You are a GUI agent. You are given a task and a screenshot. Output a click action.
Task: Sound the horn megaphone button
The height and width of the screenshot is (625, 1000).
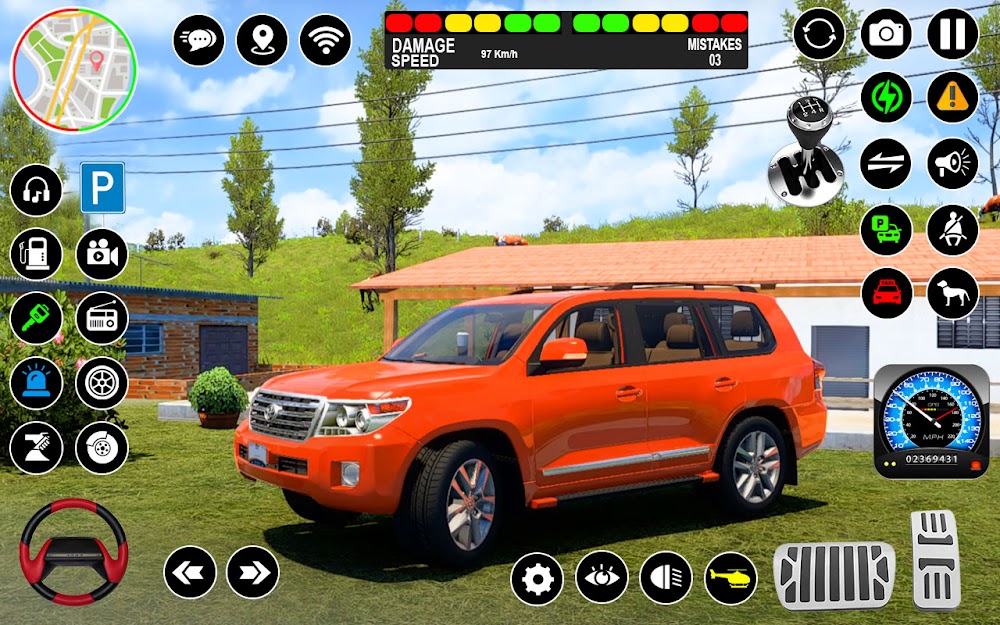coord(952,164)
